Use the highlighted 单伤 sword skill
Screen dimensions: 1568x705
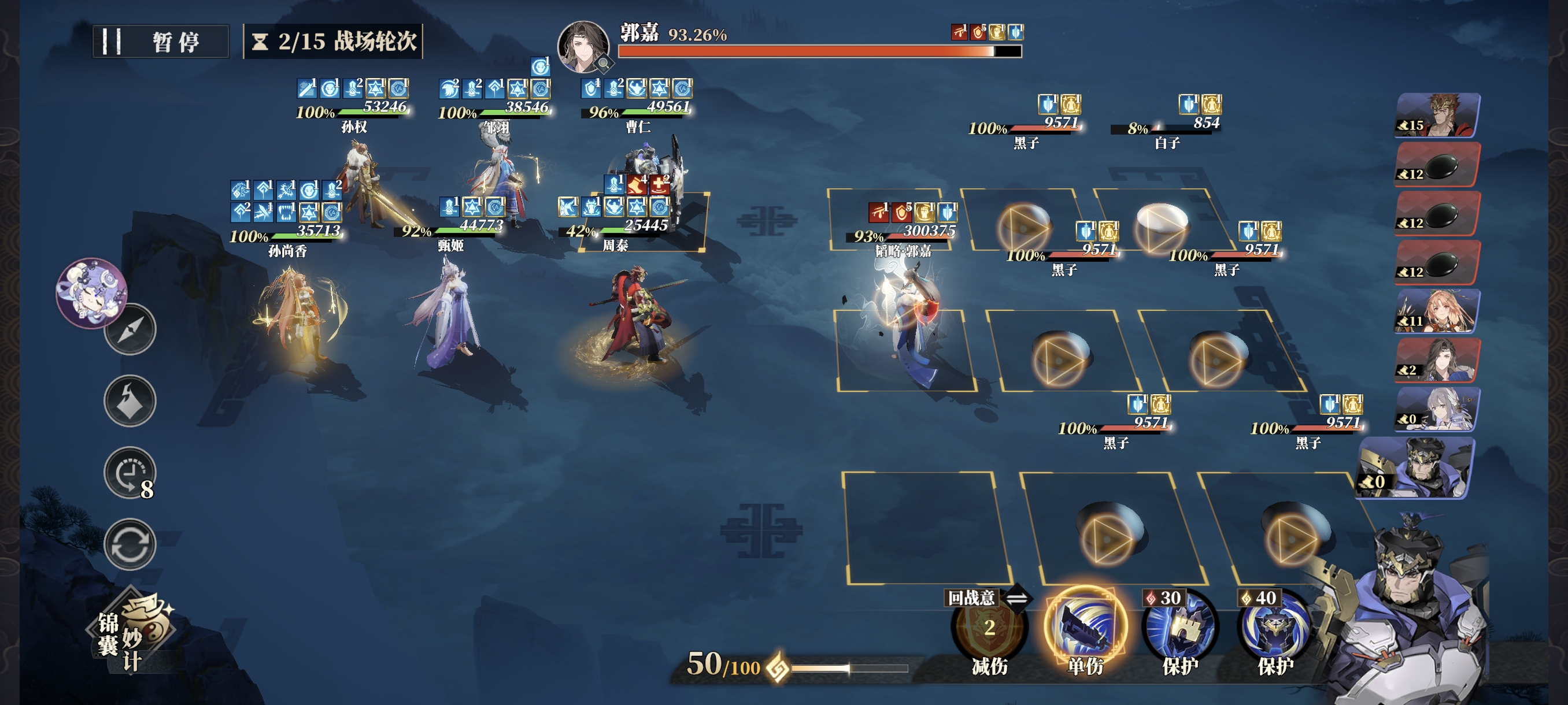click(x=1085, y=626)
